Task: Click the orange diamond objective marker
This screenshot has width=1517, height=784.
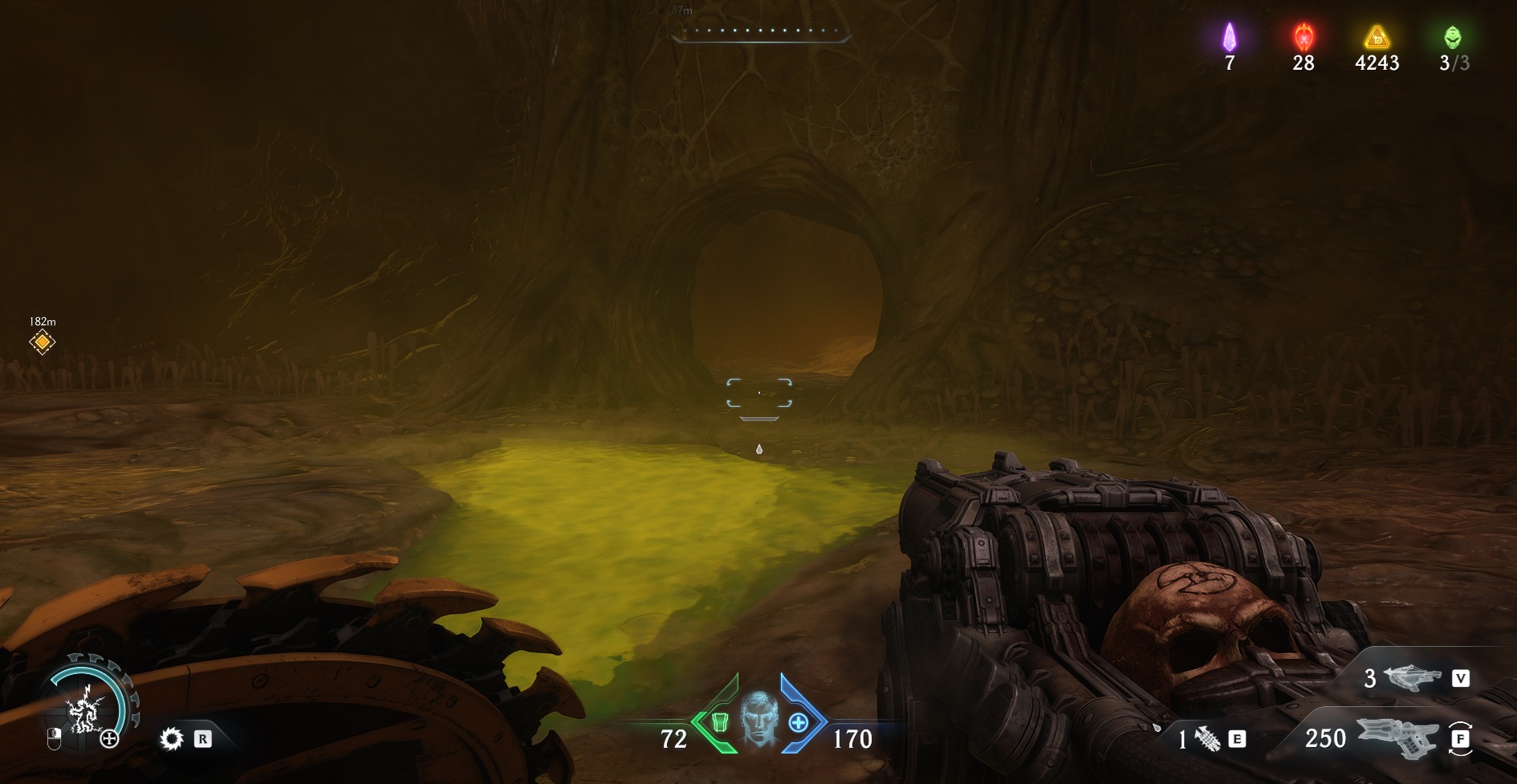Action: pyautogui.click(x=42, y=343)
